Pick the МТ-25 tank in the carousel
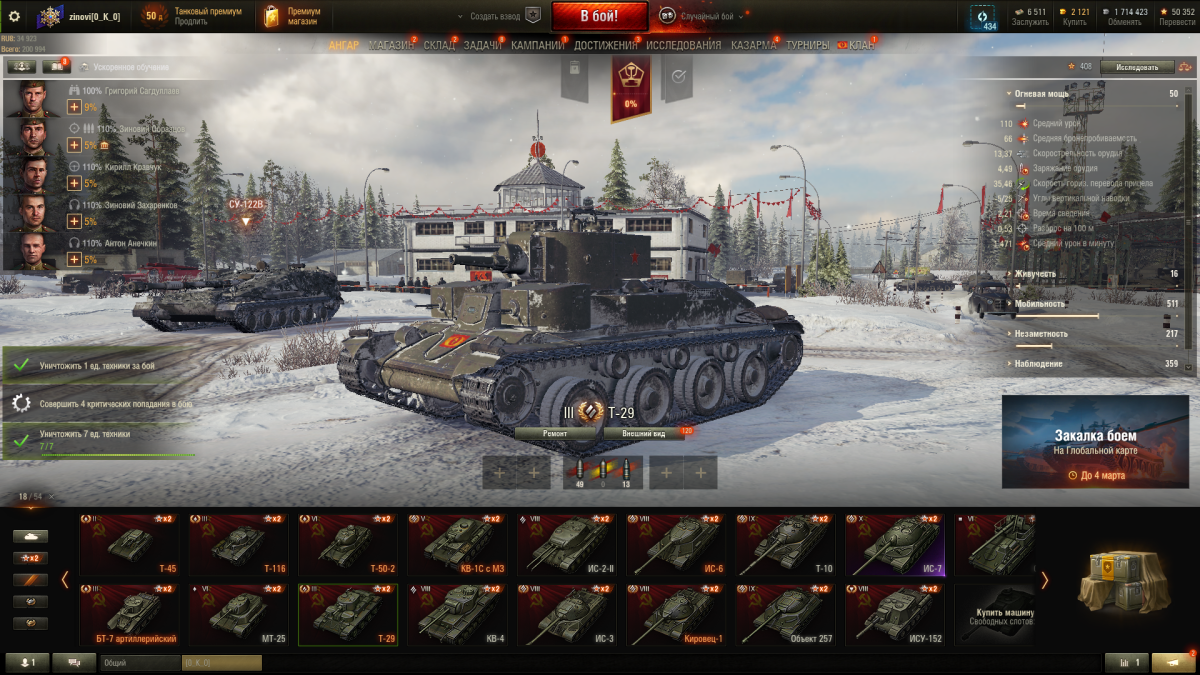Image resolution: width=1200 pixels, height=675 pixels. click(x=238, y=615)
